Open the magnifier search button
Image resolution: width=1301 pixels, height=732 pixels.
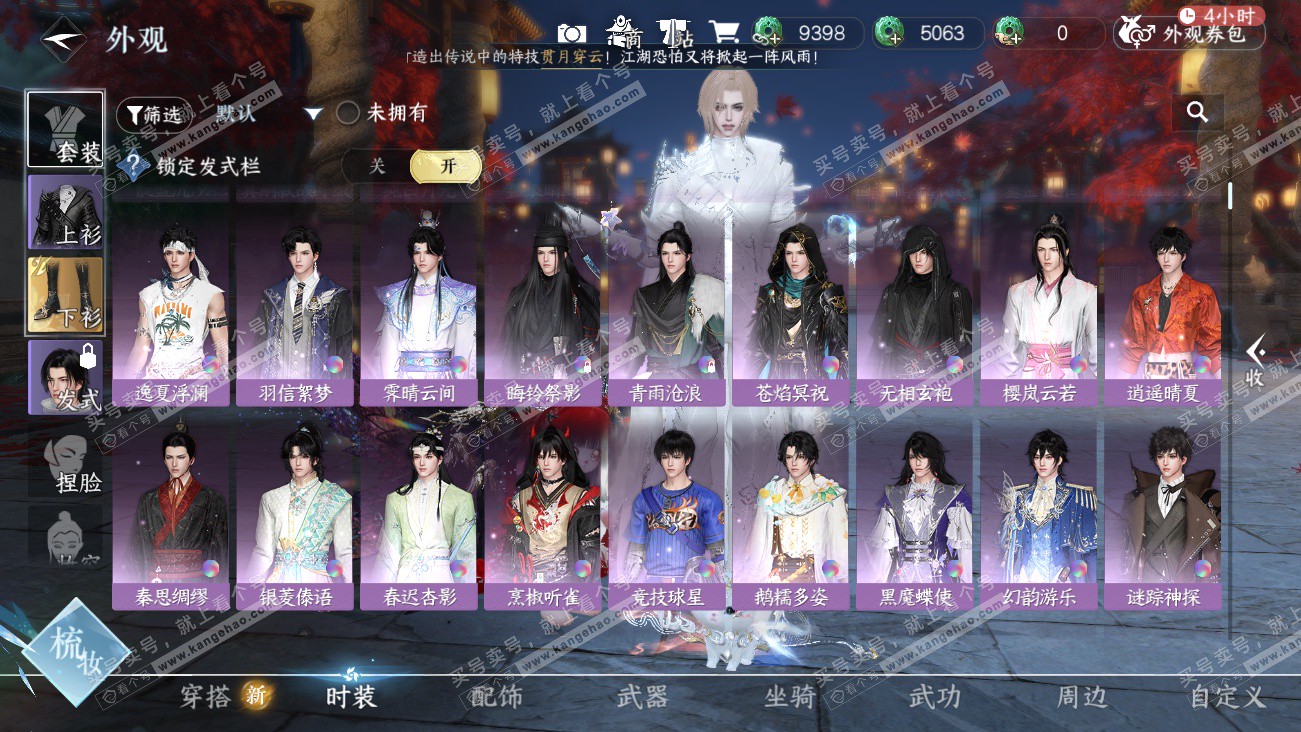coord(1197,112)
